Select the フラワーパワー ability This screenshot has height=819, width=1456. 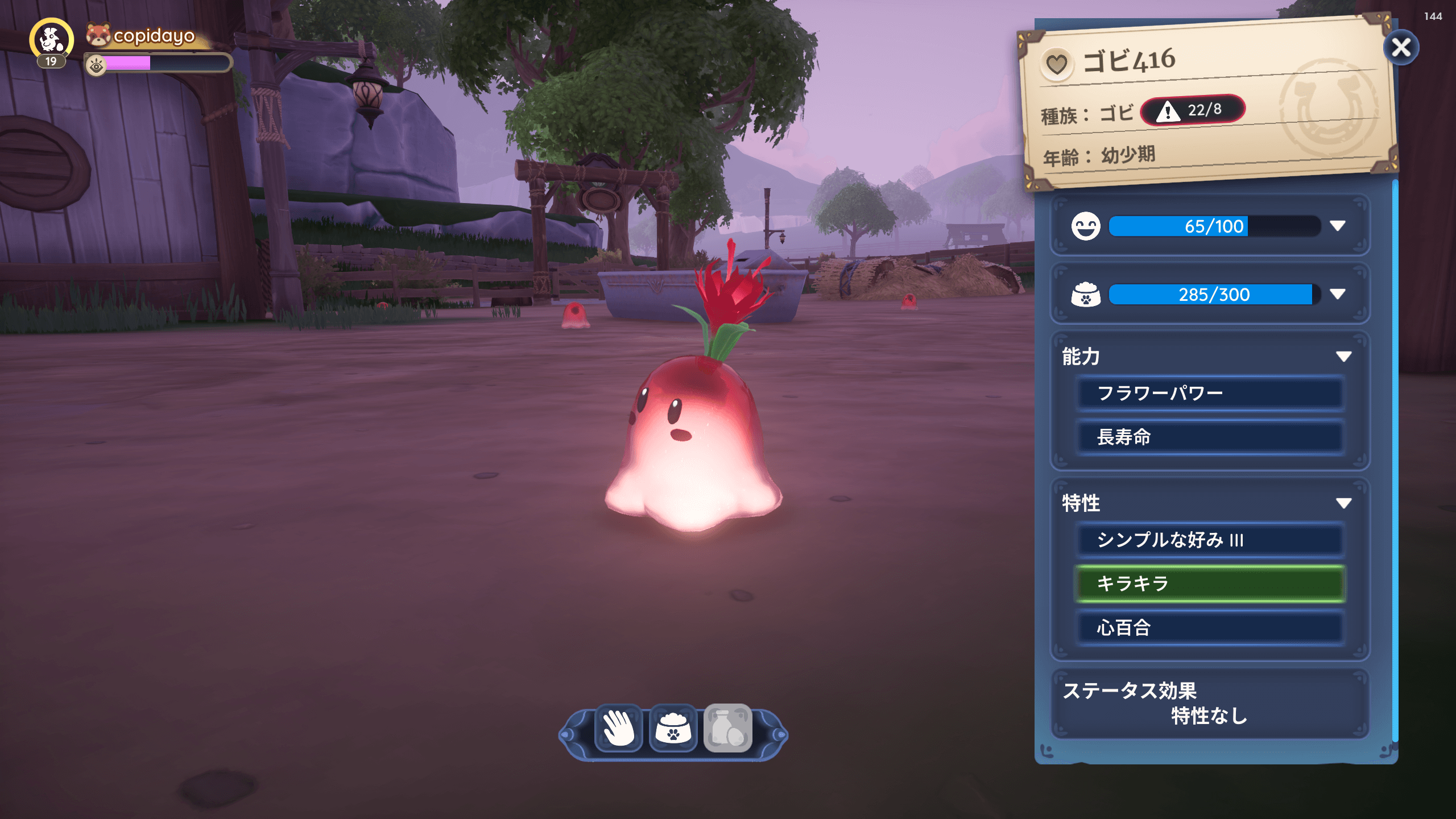pyautogui.click(x=1210, y=394)
